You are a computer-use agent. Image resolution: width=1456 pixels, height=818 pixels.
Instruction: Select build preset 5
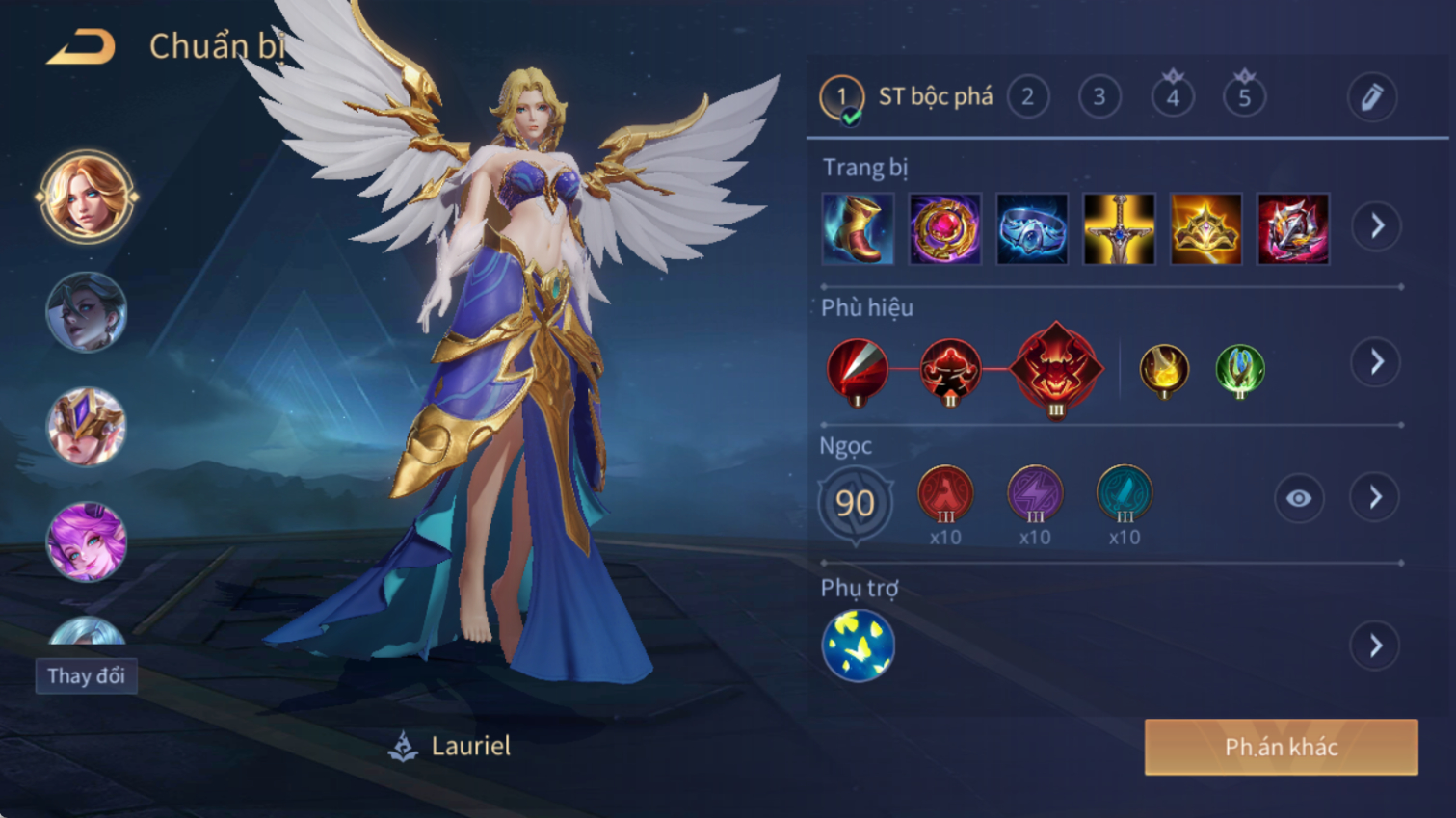pos(1244,96)
